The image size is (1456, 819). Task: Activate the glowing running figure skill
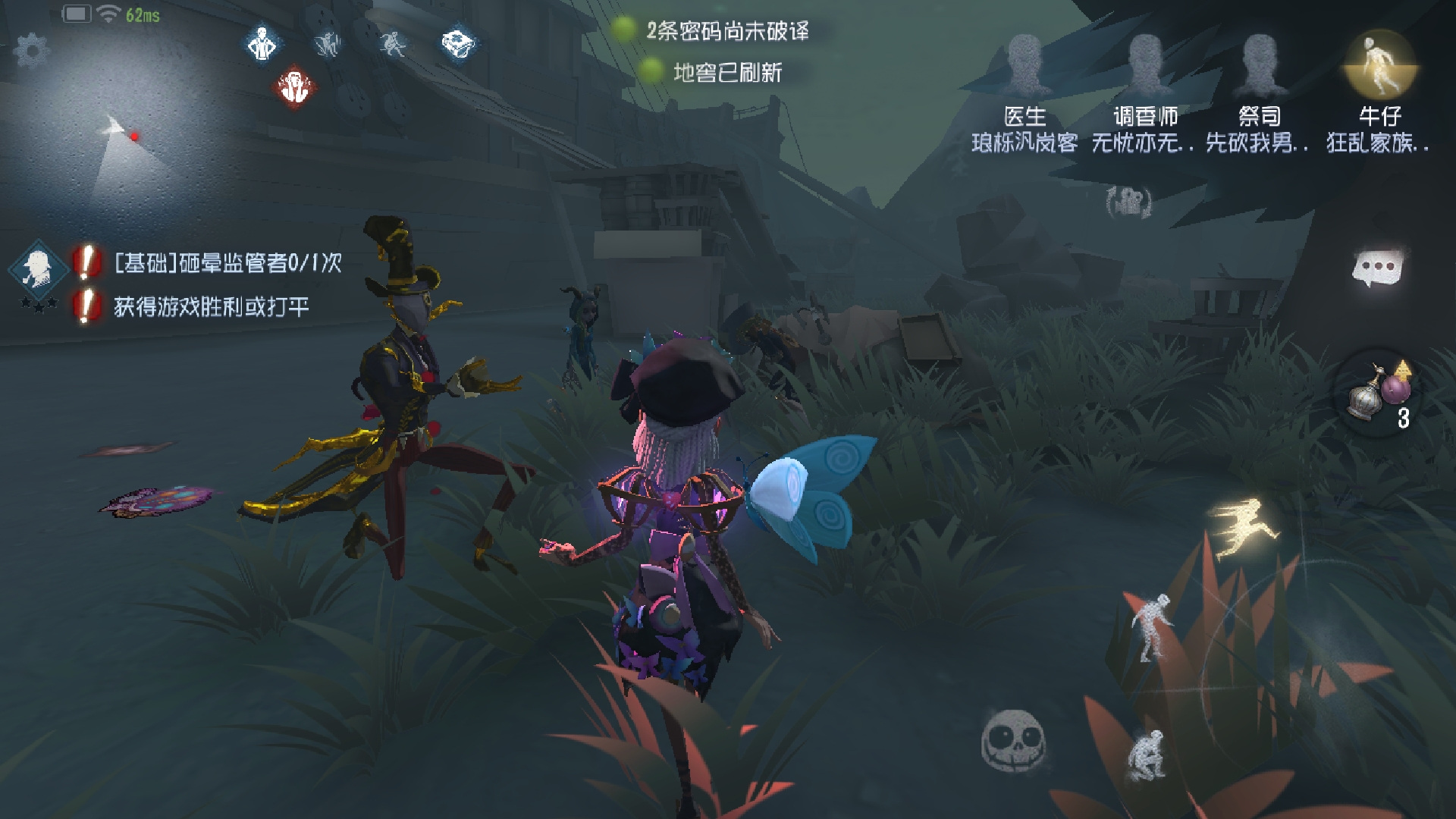(1244, 528)
